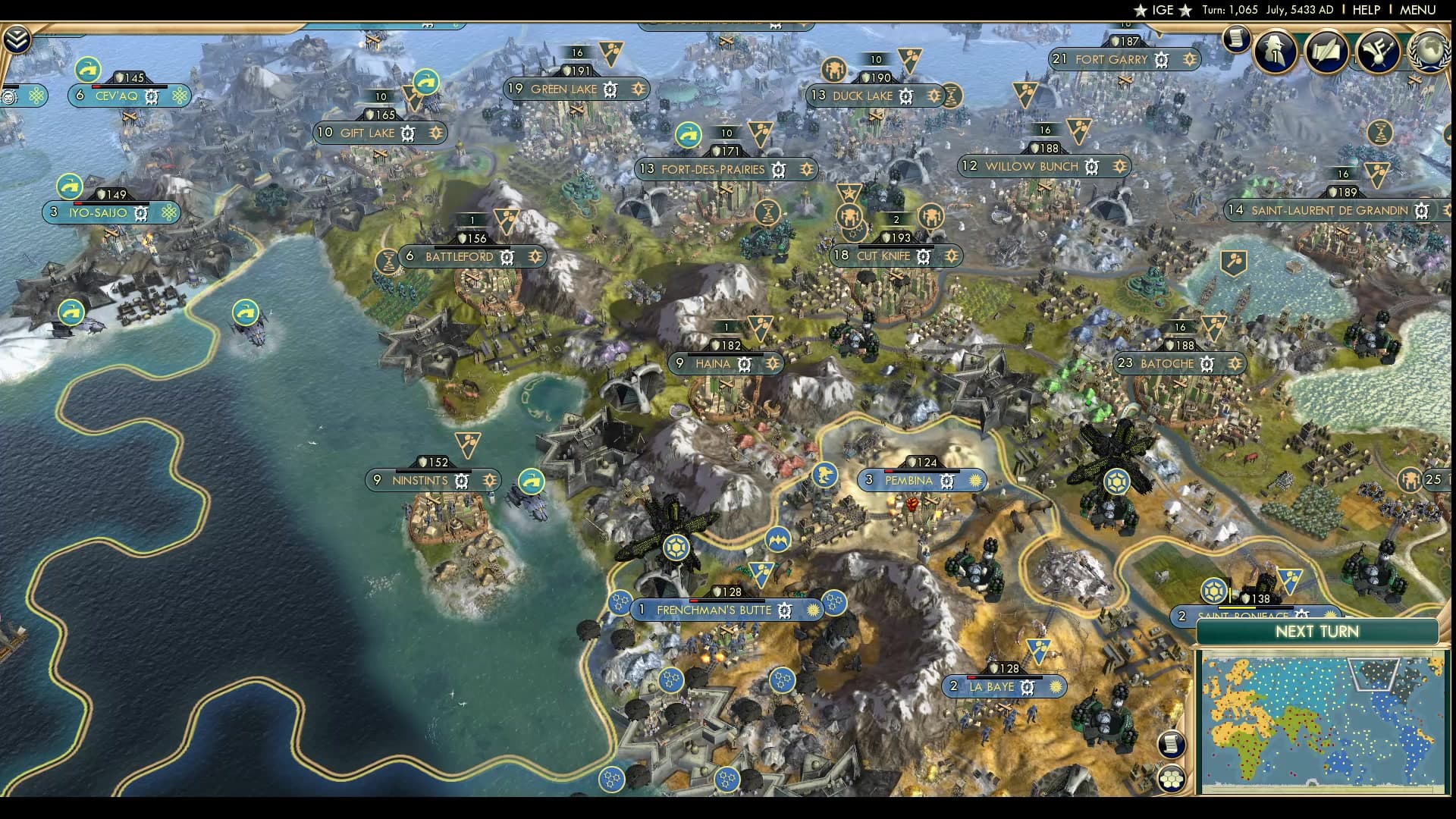Click the sun connection icon on Pembina's banner
The height and width of the screenshot is (819, 1456).
[x=974, y=480]
